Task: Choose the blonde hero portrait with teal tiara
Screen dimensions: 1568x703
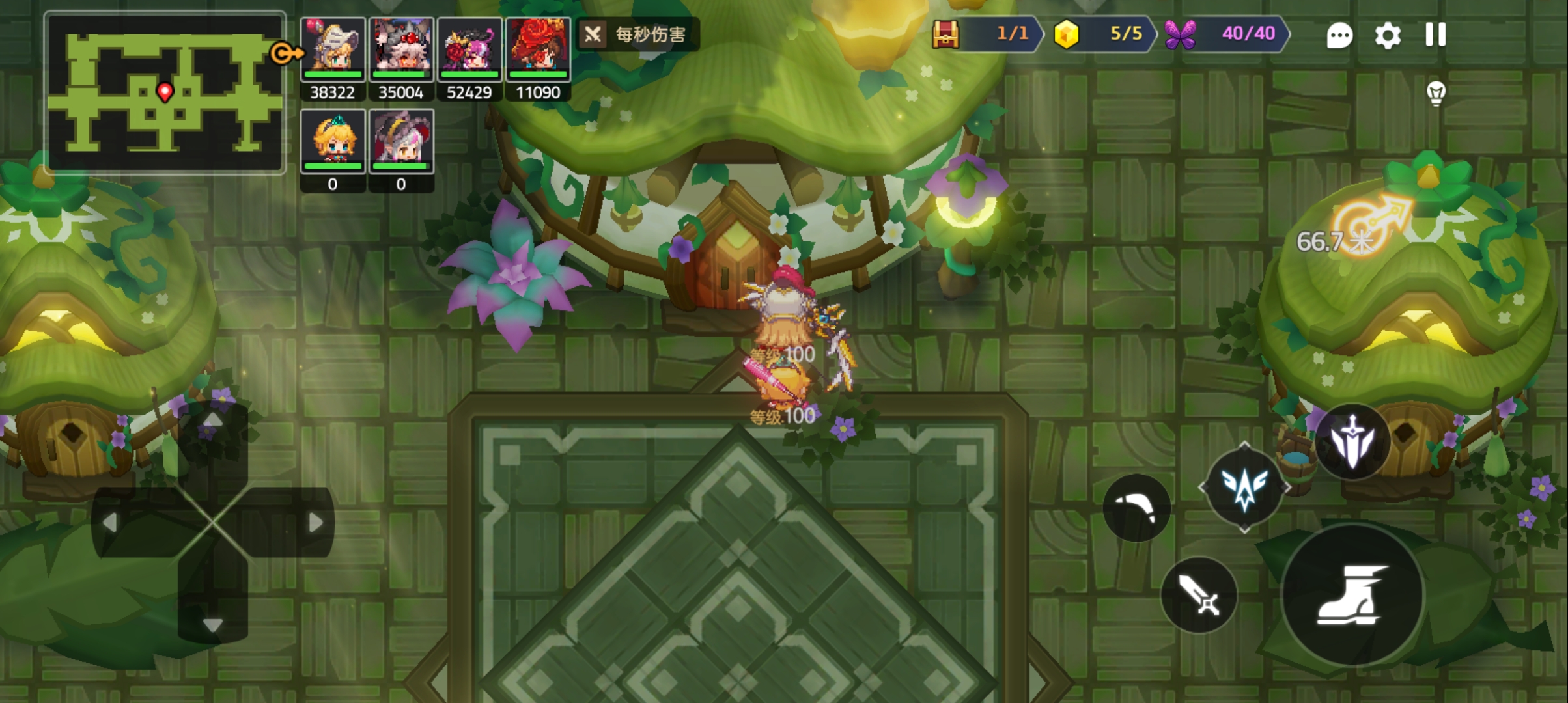Action: pos(333,141)
